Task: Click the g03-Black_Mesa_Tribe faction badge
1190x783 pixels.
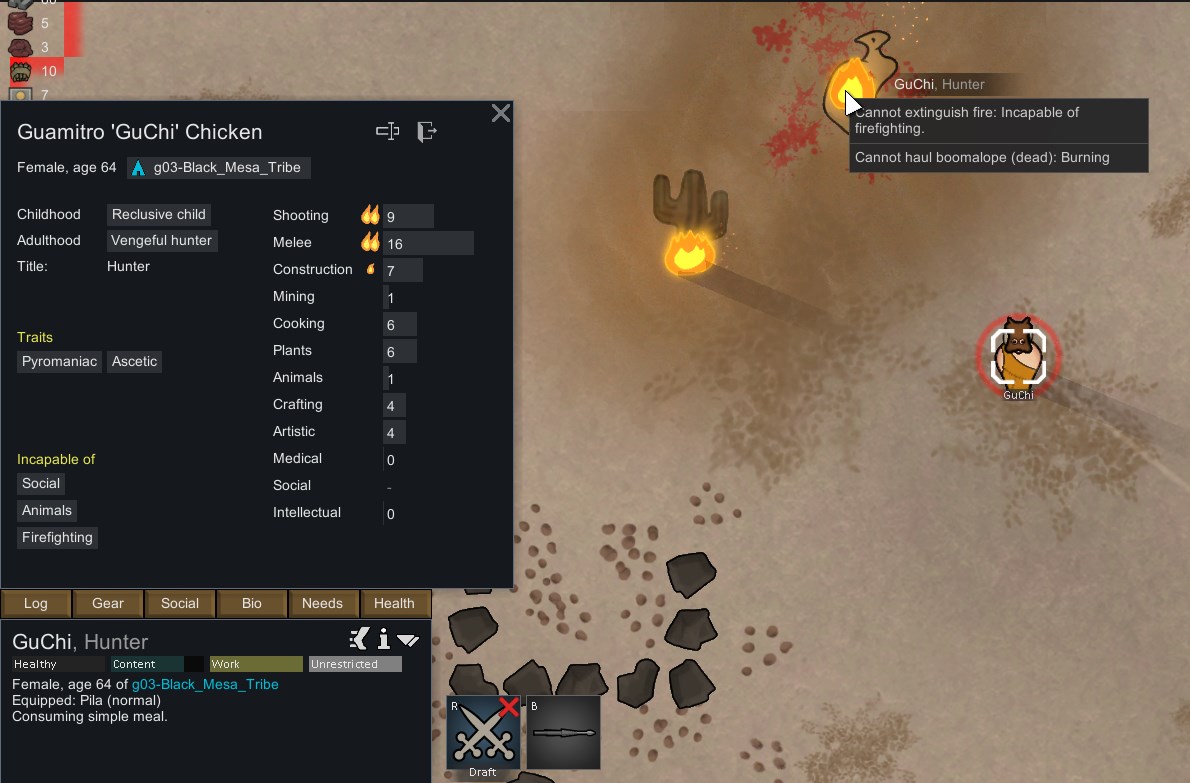Action: click(x=219, y=168)
